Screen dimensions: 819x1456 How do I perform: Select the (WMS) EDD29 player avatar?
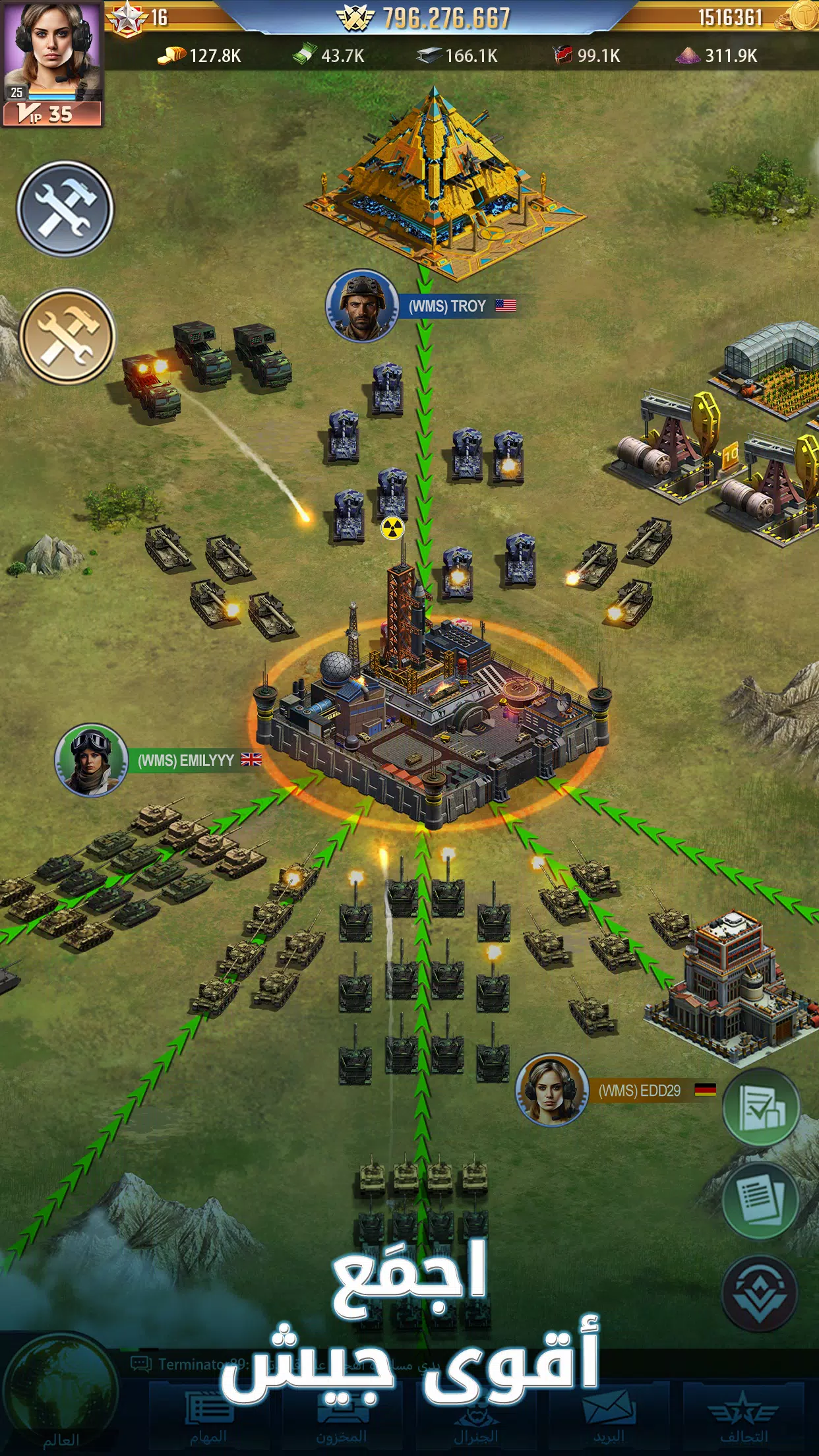click(551, 1090)
